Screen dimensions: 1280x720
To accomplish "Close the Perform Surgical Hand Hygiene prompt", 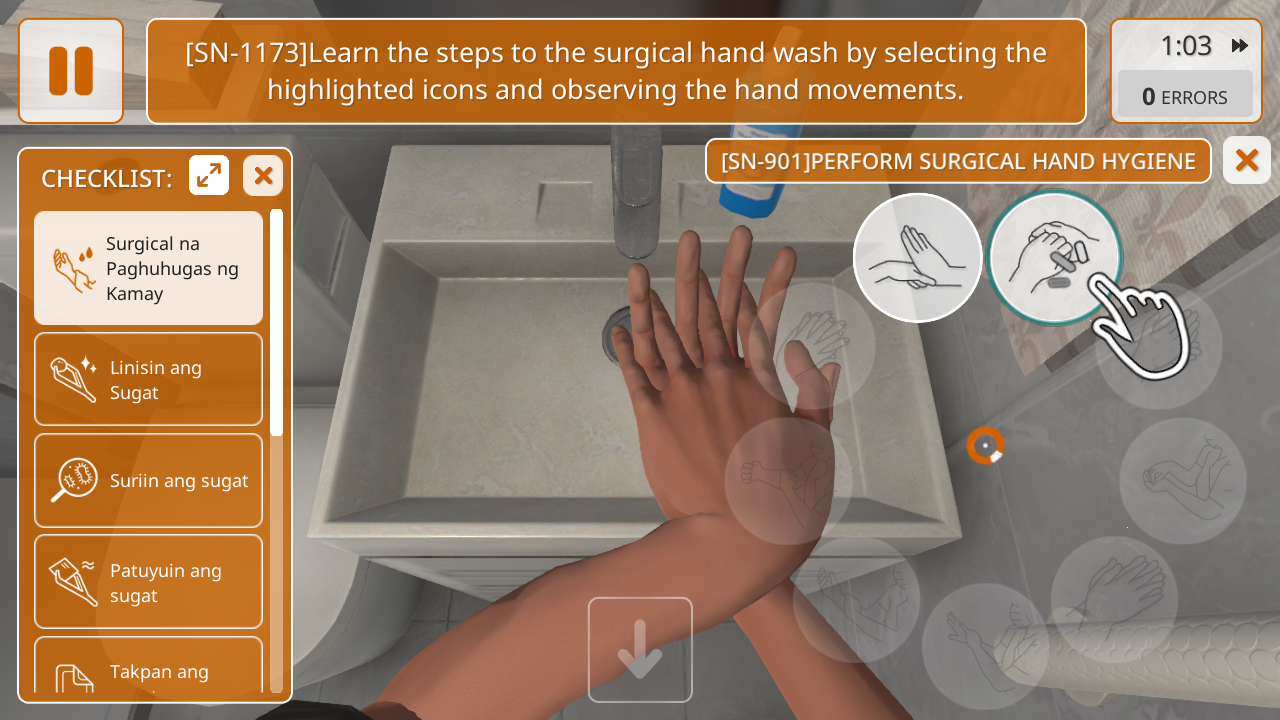I will tap(1246, 160).
